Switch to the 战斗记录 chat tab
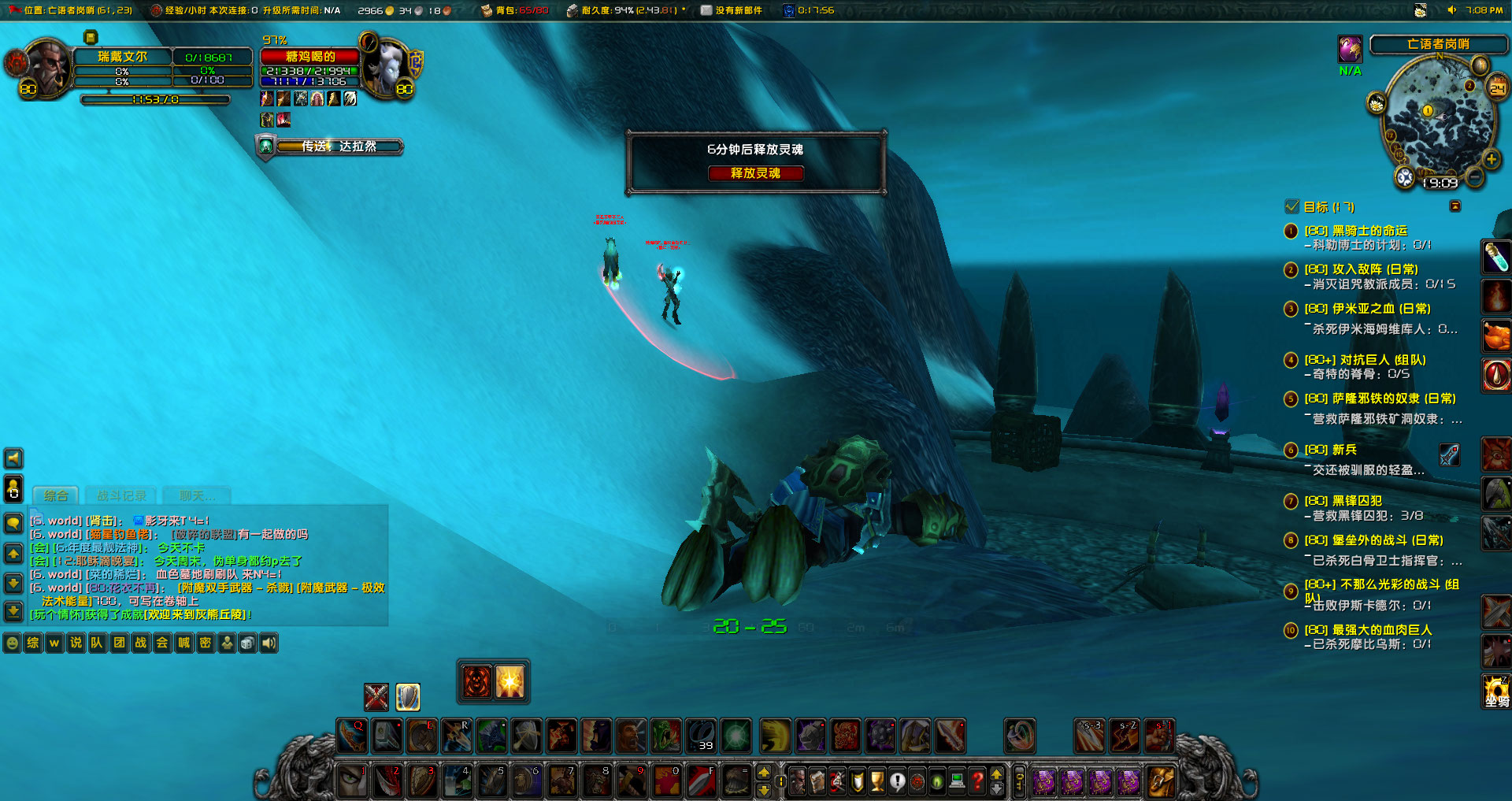Screen dimensions: 1512x801 coord(120,495)
